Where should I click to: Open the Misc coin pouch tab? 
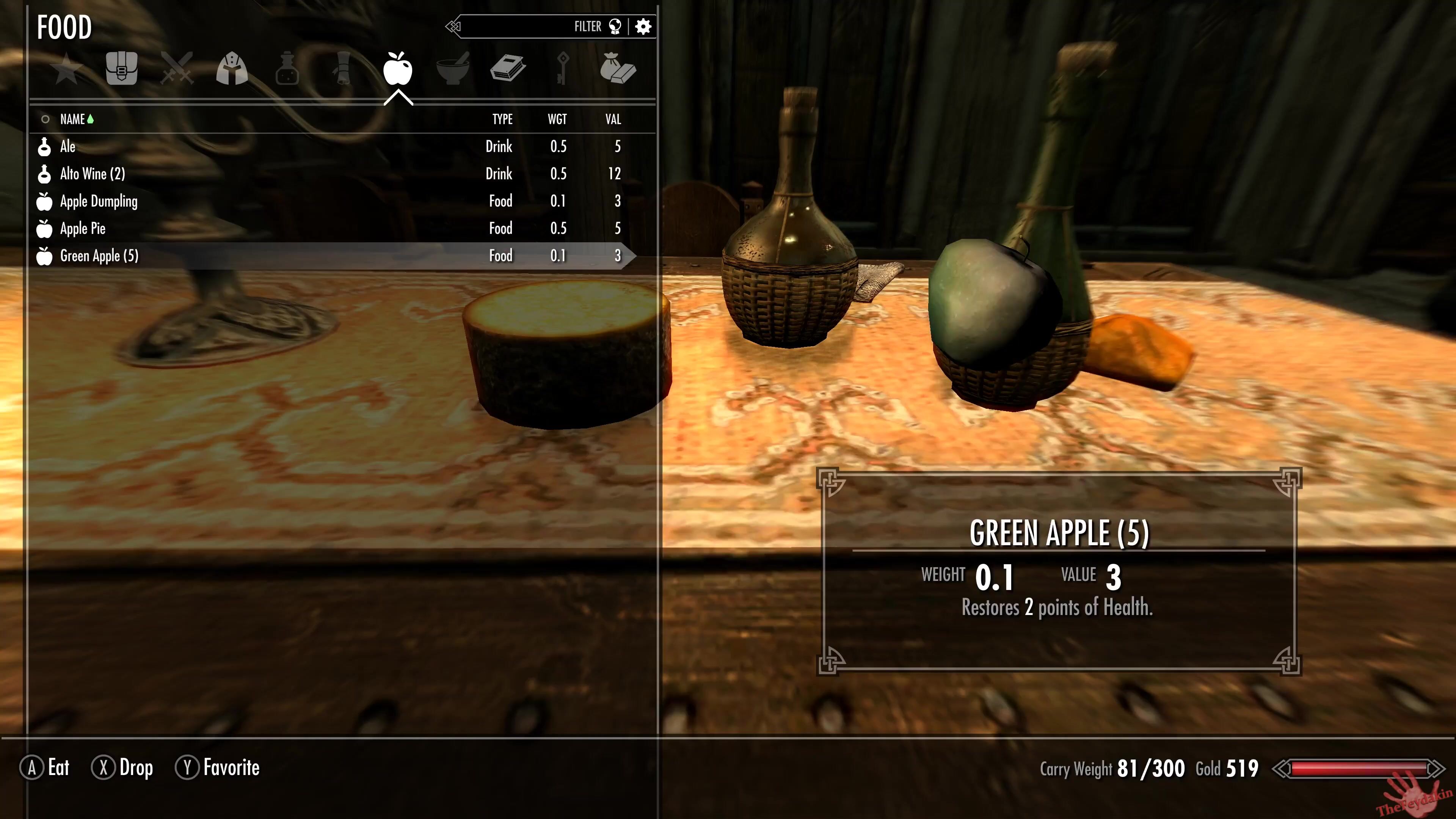click(618, 69)
